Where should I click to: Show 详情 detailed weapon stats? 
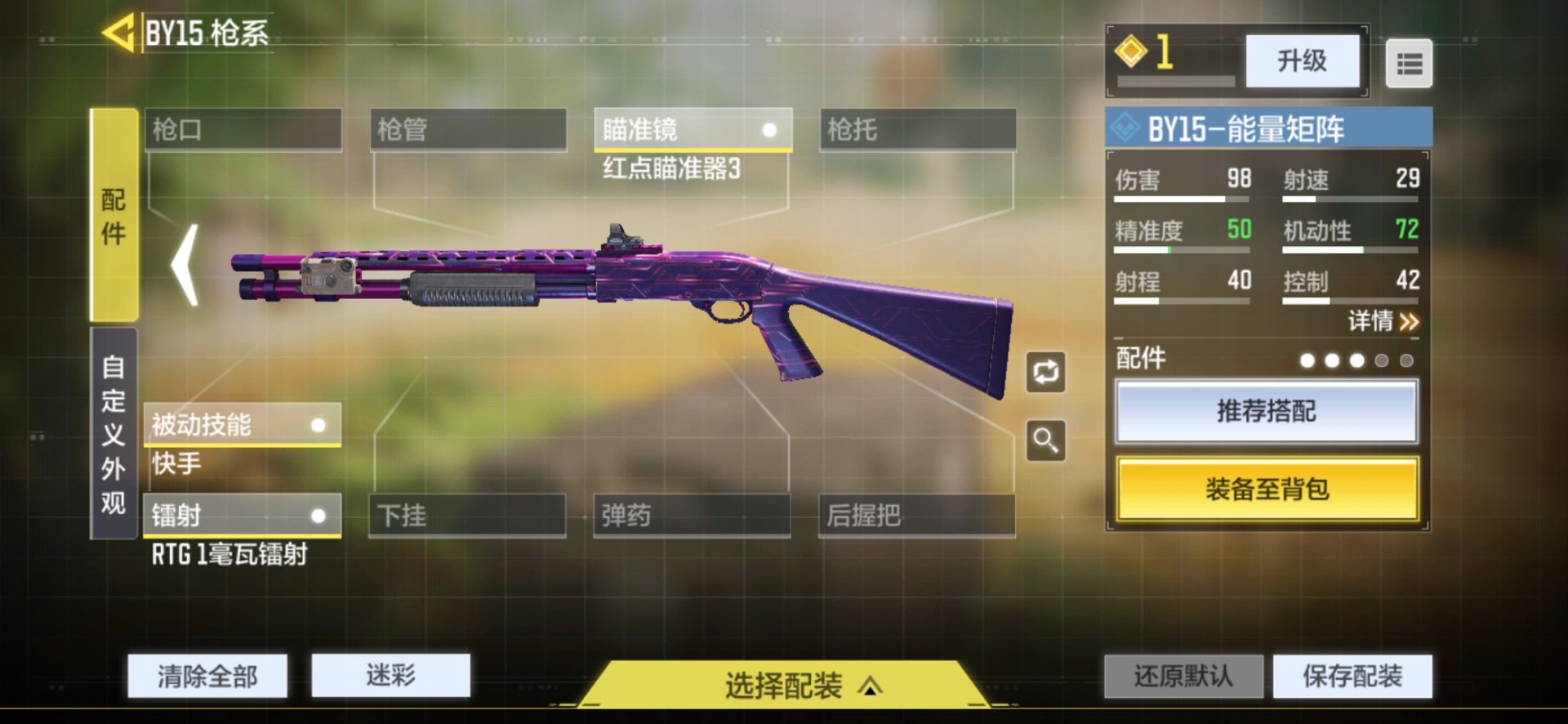(x=1383, y=321)
